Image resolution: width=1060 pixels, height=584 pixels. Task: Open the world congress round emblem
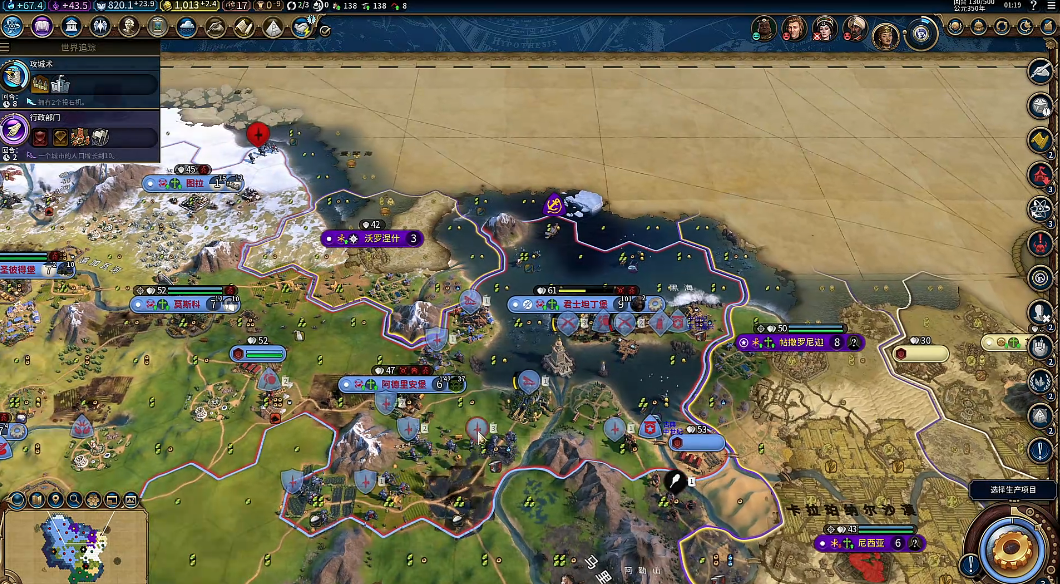pos(921,34)
